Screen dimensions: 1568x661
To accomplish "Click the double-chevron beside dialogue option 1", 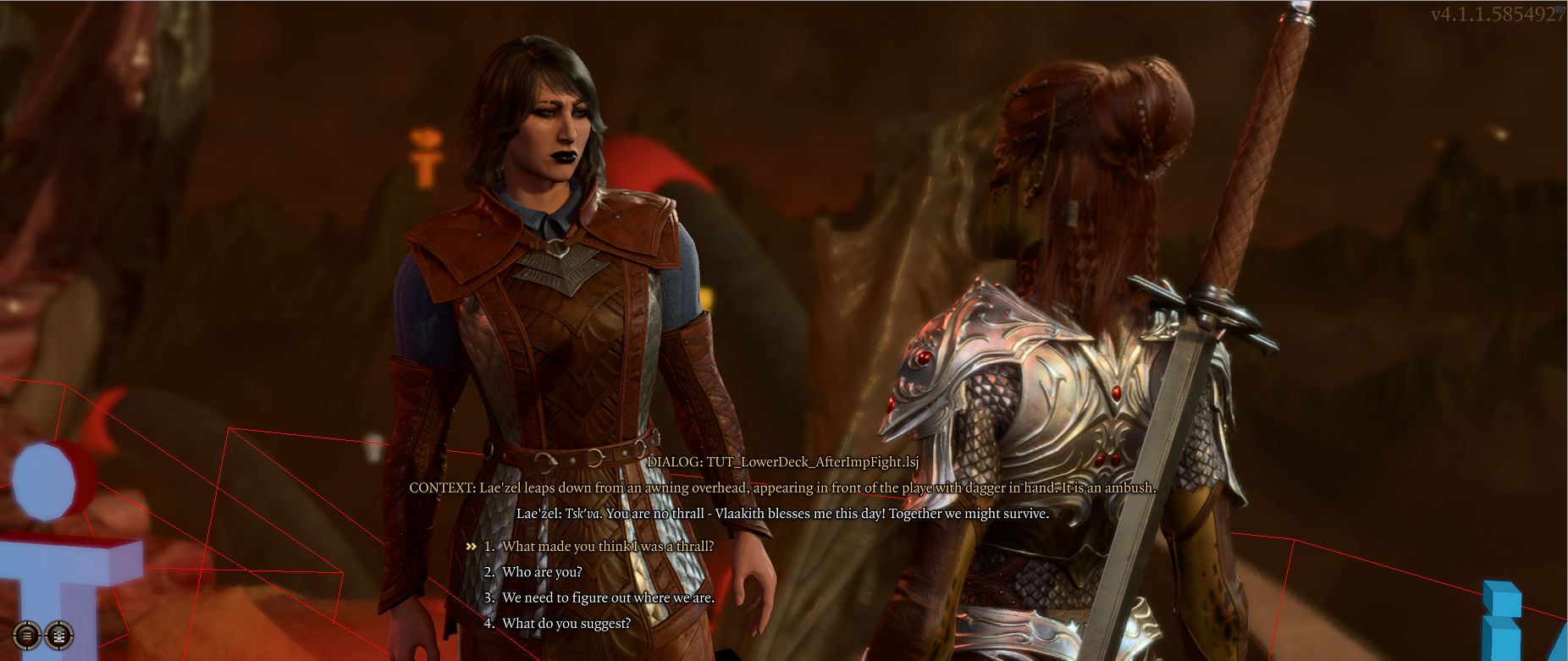I will coord(472,547).
